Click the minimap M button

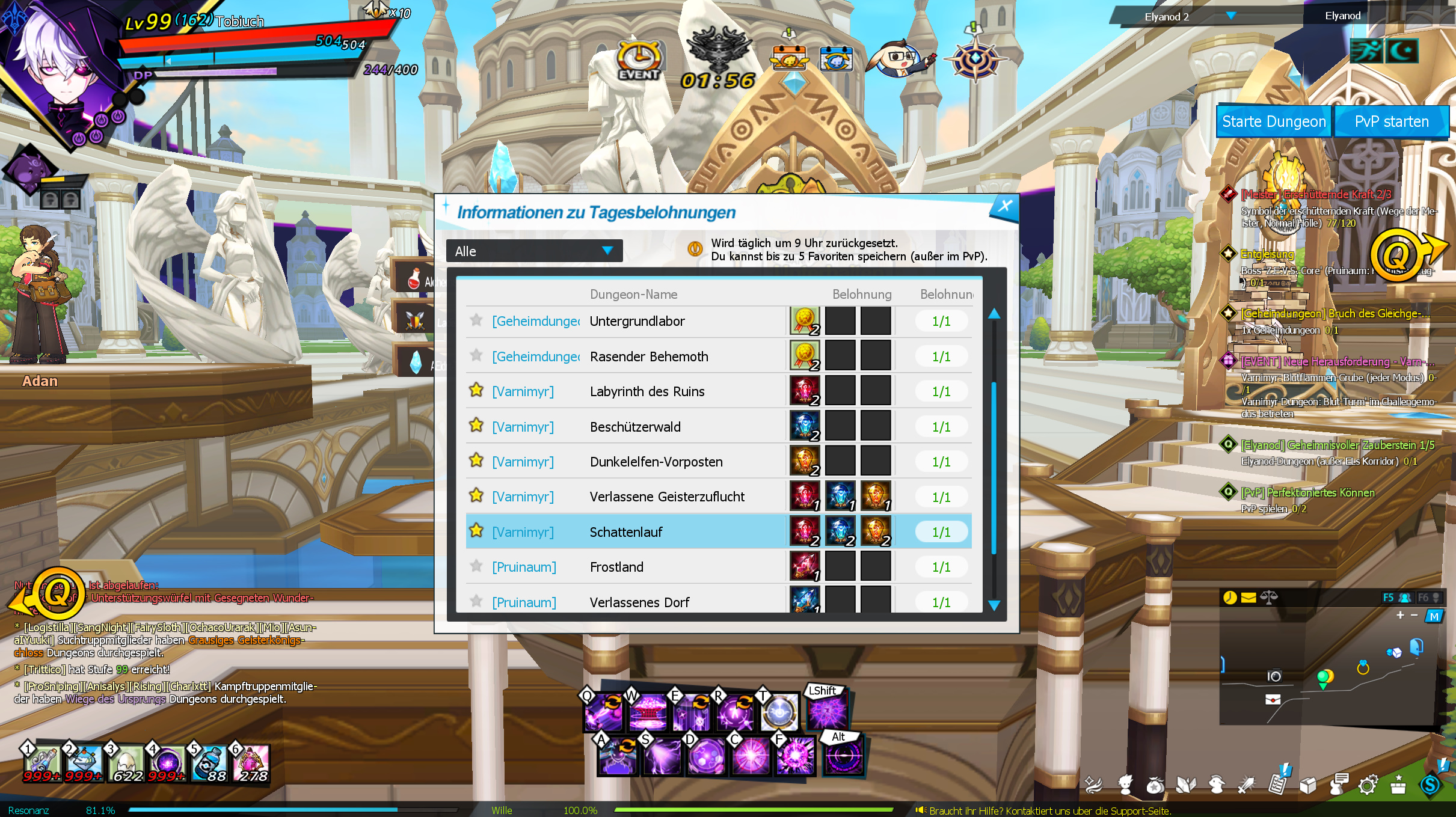click(1434, 616)
